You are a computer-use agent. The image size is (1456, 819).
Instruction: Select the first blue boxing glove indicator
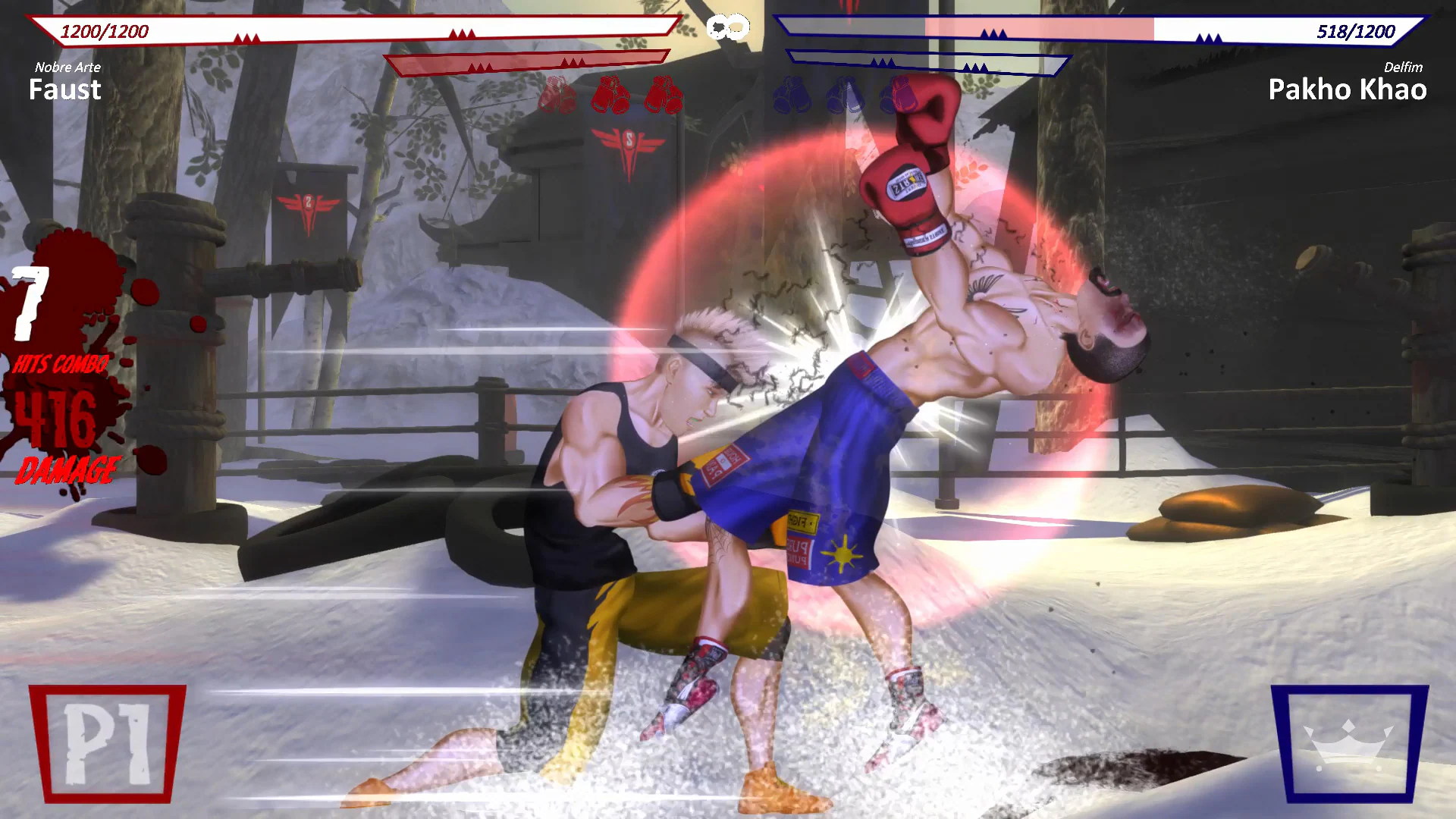click(793, 96)
